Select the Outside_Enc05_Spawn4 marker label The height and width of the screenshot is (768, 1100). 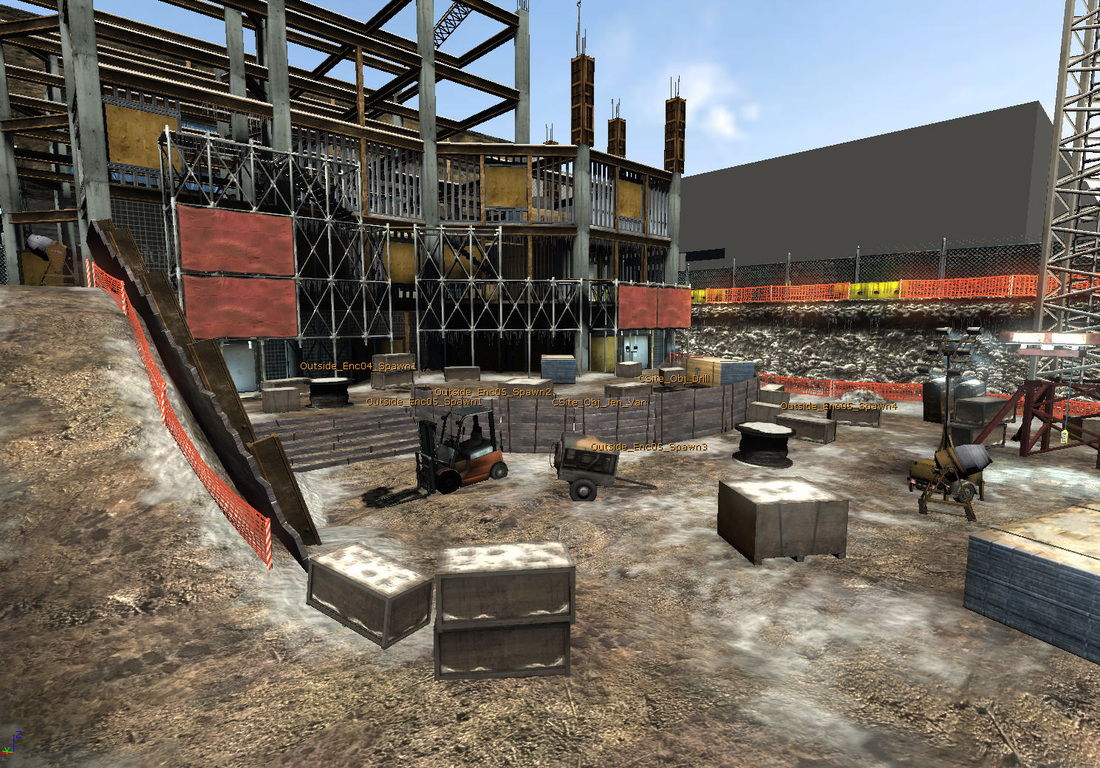pyautogui.click(x=838, y=406)
